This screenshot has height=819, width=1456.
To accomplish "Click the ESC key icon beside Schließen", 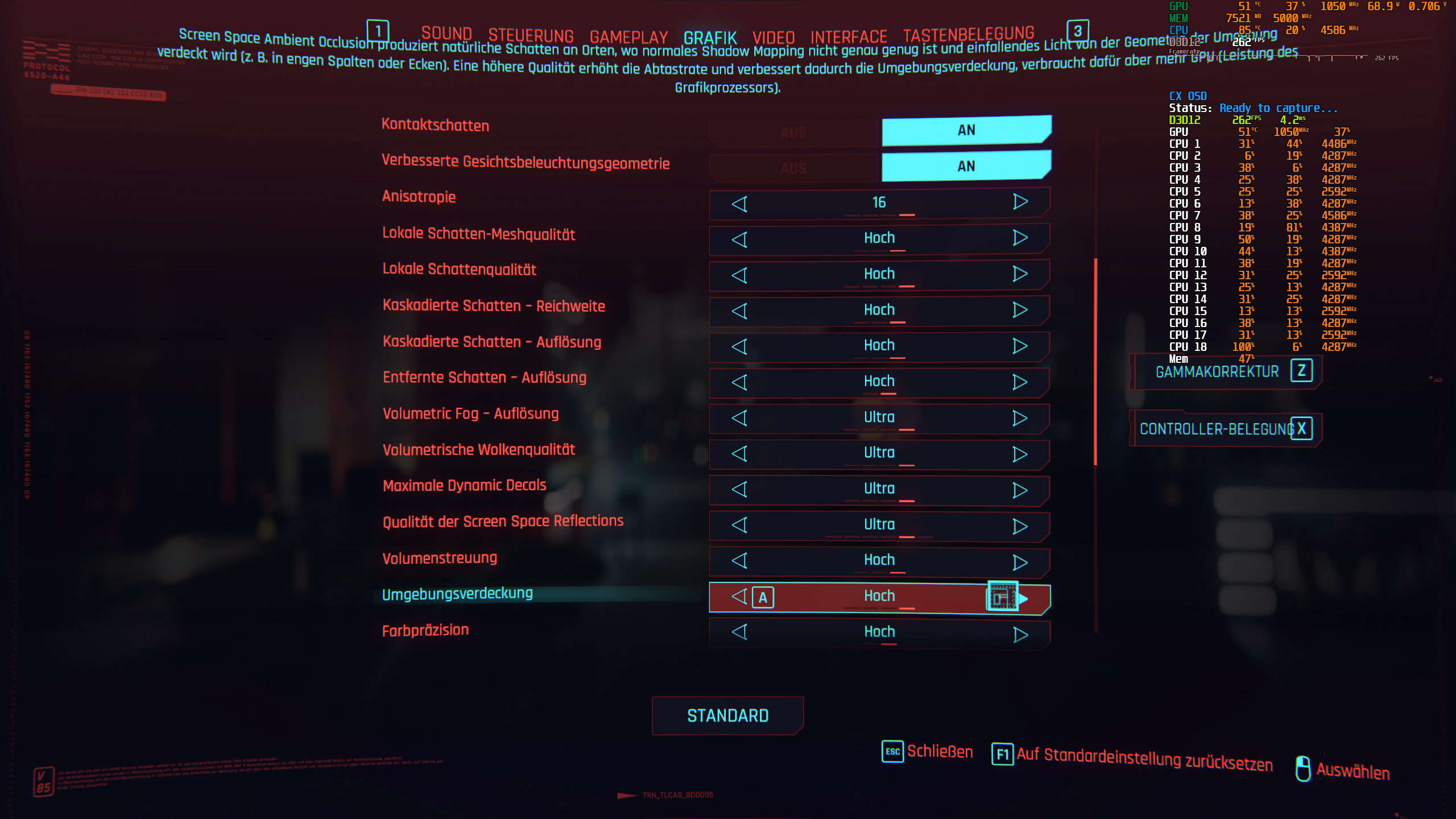I will point(891,751).
